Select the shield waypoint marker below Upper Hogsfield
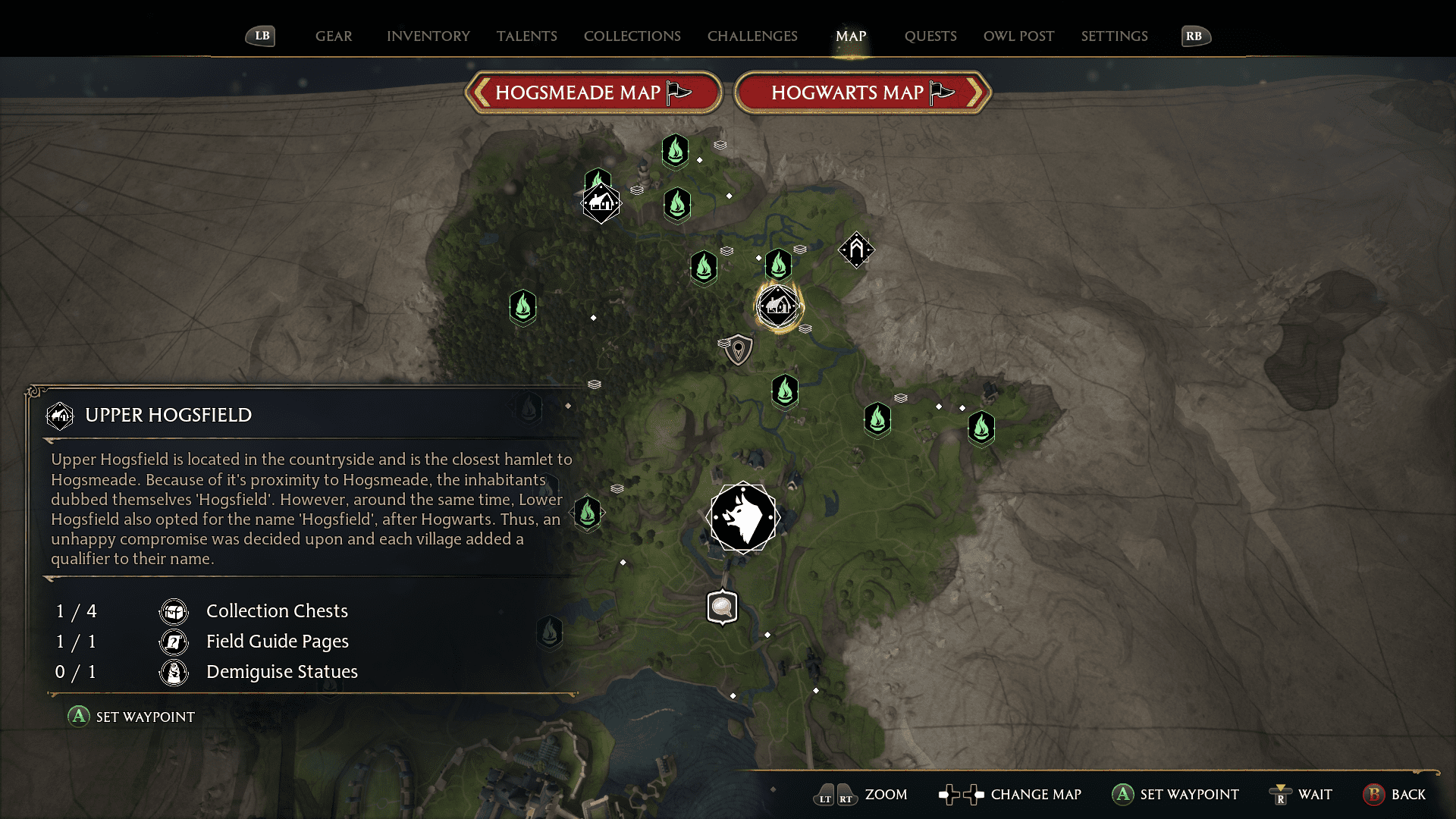Viewport: 1456px width, 819px height. point(737,350)
